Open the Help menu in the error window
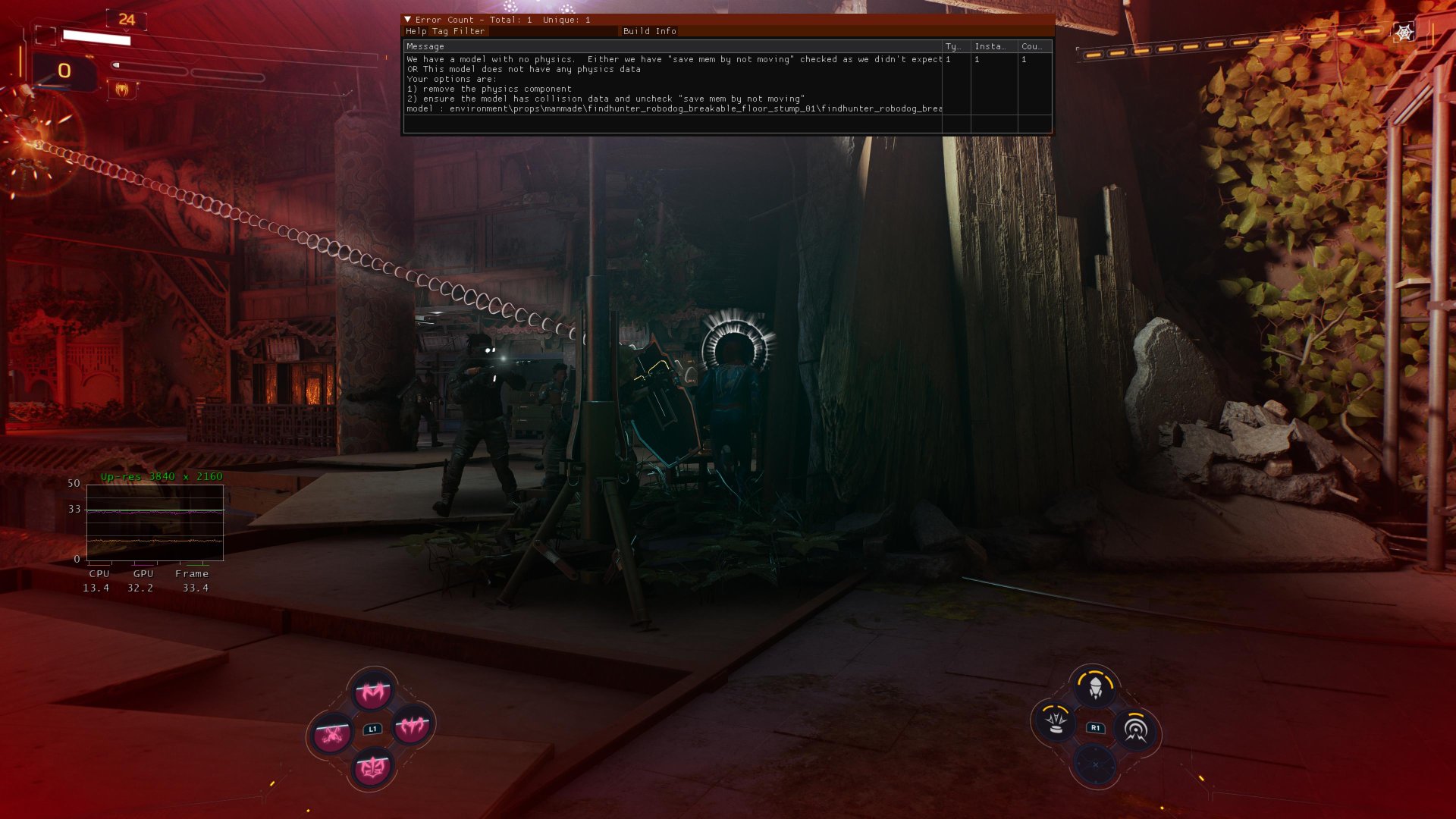 click(x=416, y=31)
